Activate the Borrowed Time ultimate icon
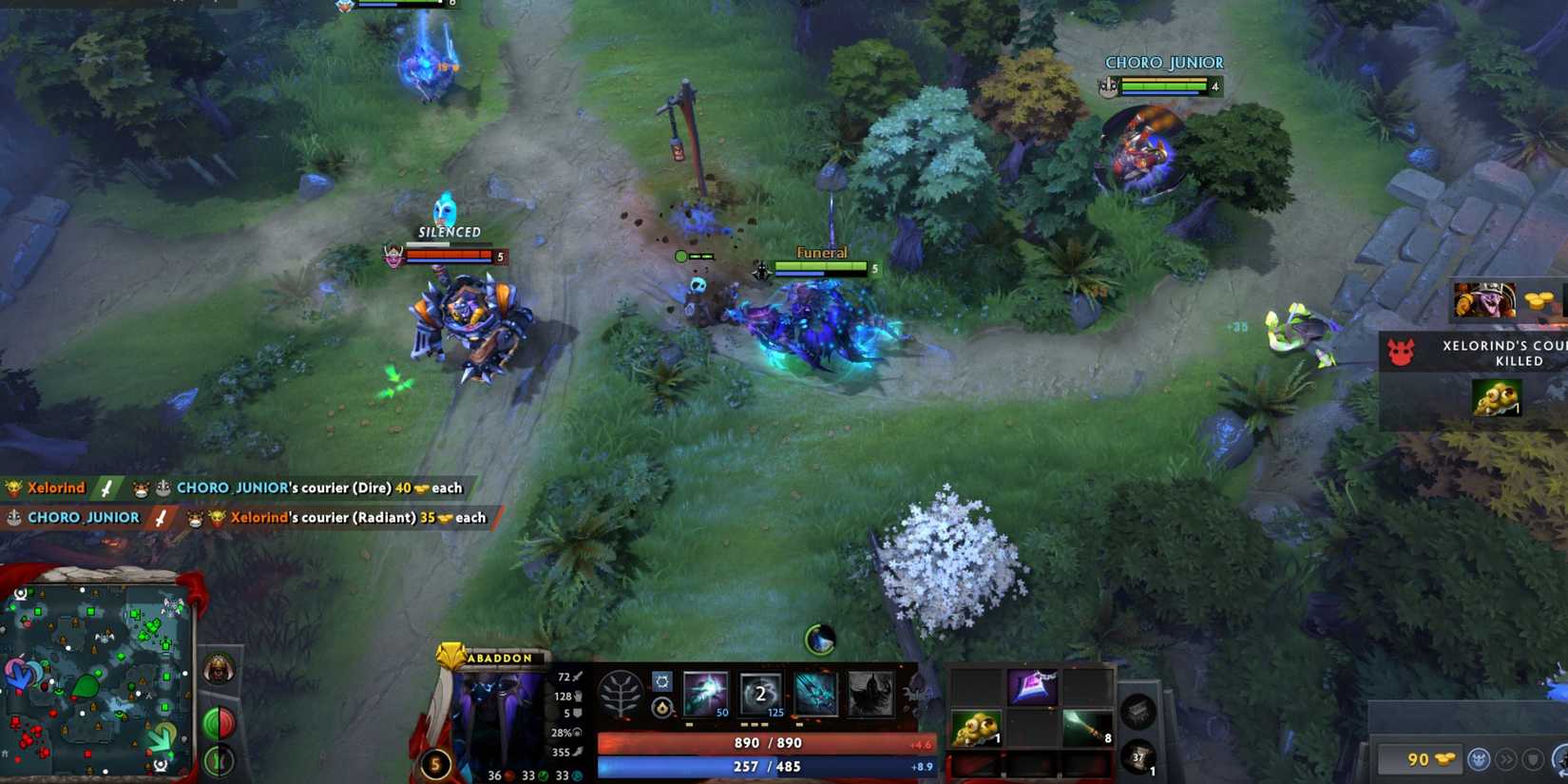This screenshot has width=1568, height=784. point(872,692)
